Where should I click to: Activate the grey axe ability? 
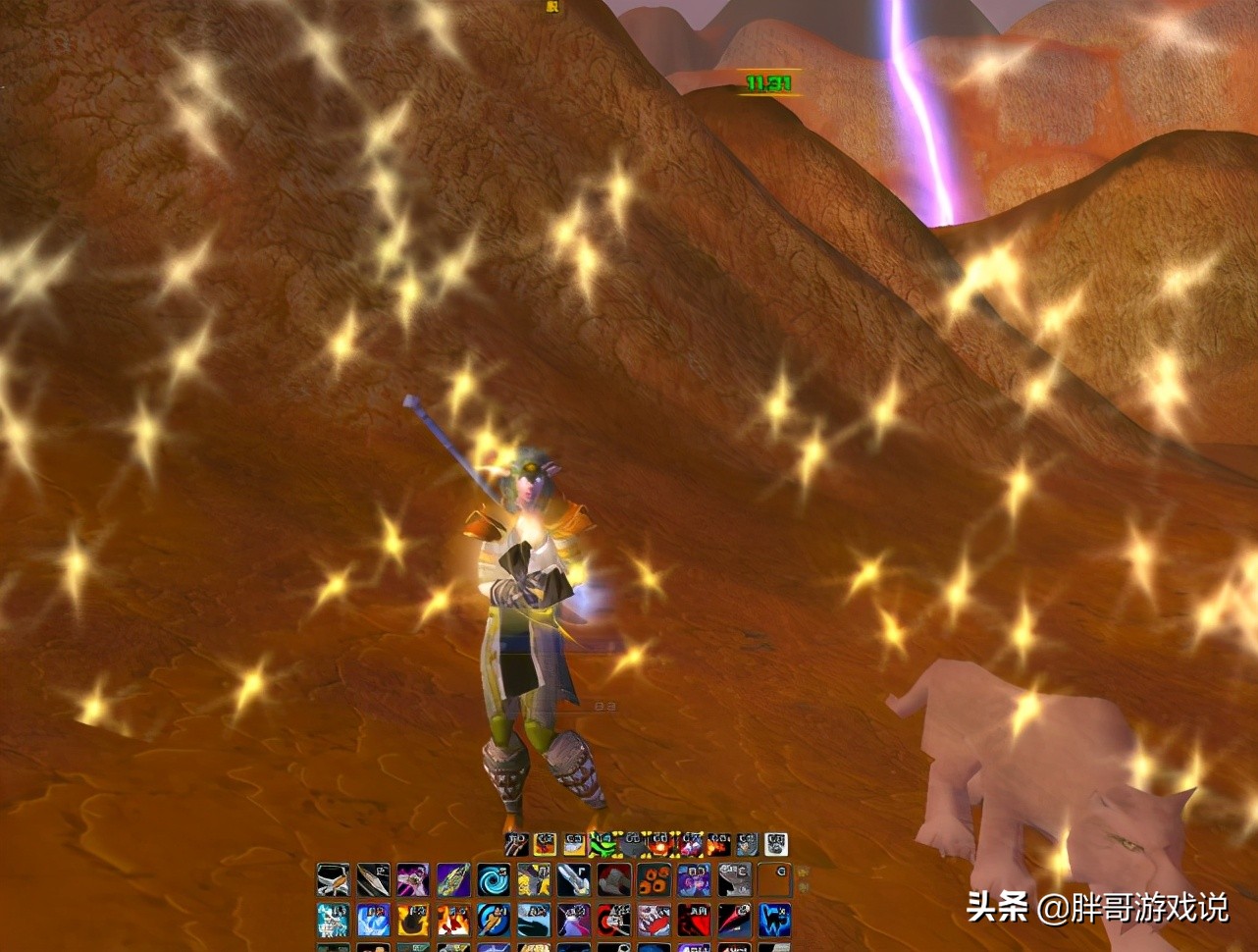pyautogui.click(x=613, y=879)
